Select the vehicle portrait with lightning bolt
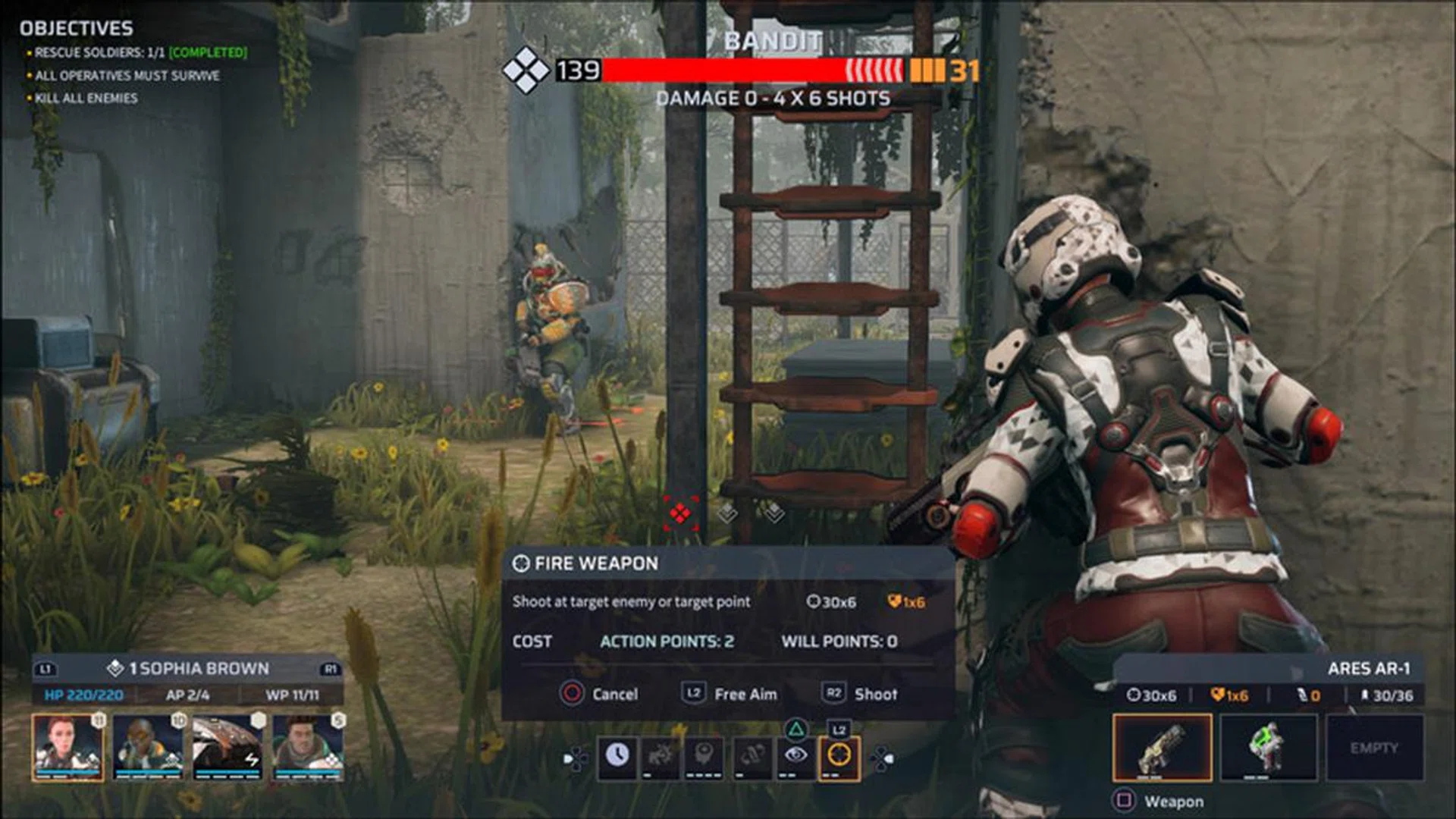1456x819 pixels. coord(227,747)
